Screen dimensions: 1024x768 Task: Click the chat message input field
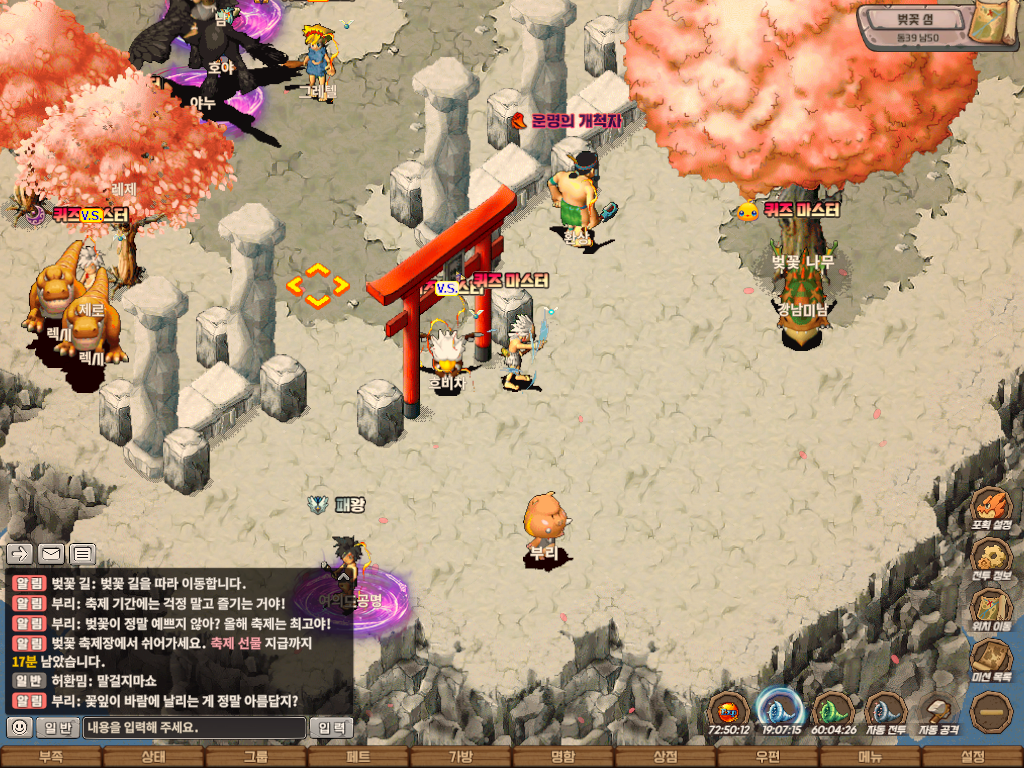(194, 728)
